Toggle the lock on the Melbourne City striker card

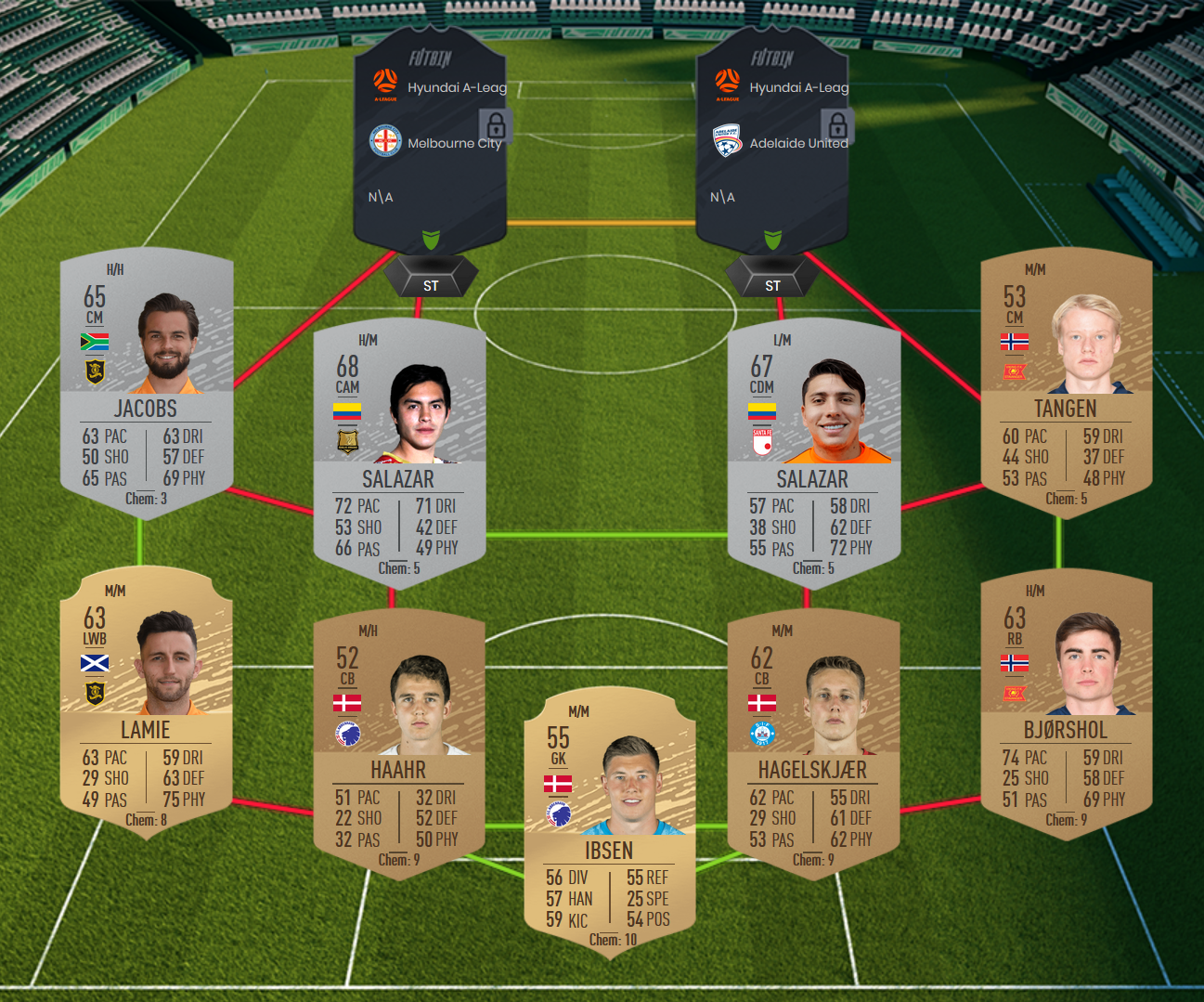pos(498,124)
